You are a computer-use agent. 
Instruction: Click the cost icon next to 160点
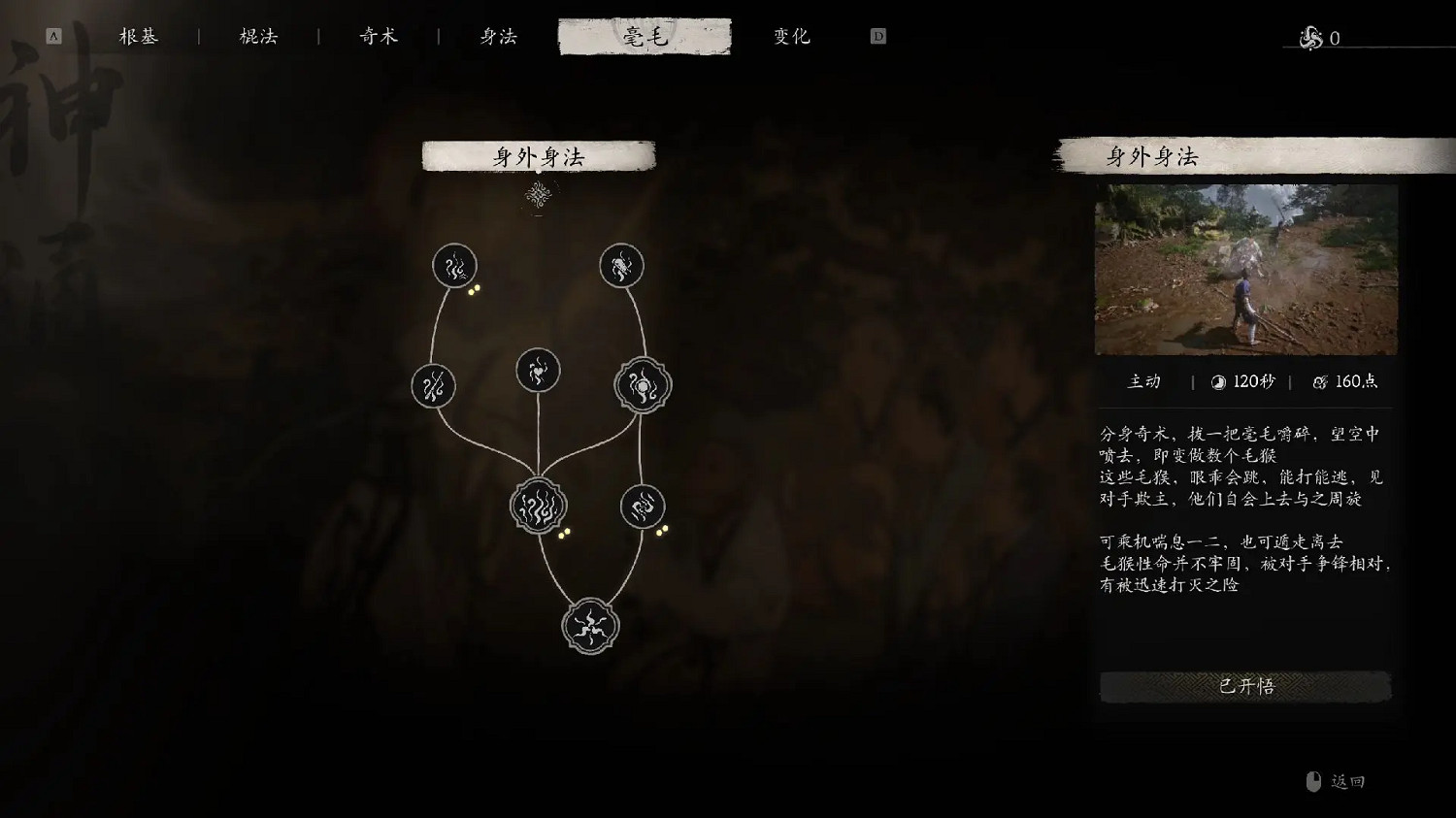pos(1320,381)
